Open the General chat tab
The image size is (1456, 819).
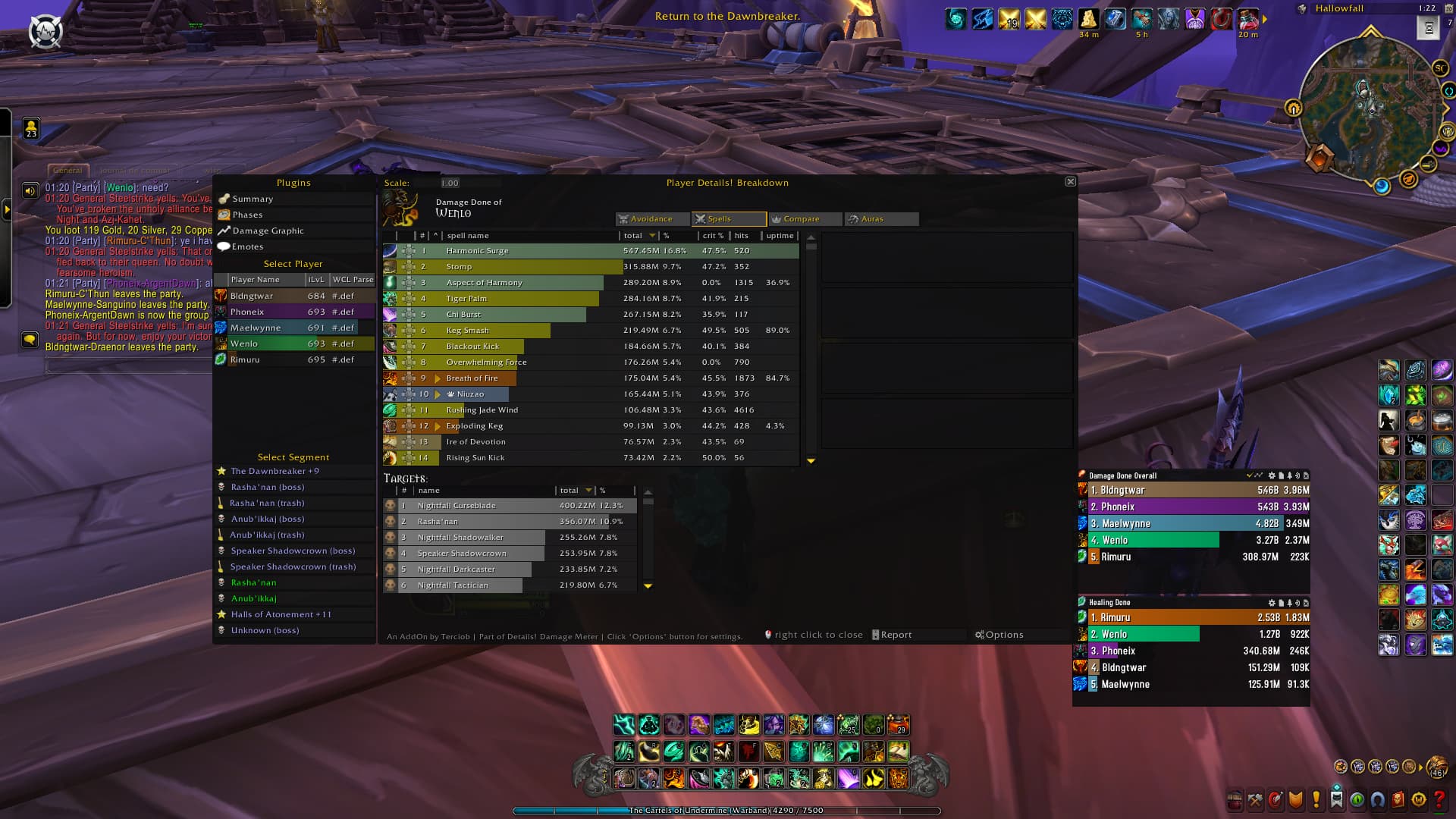tap(68, 171)
